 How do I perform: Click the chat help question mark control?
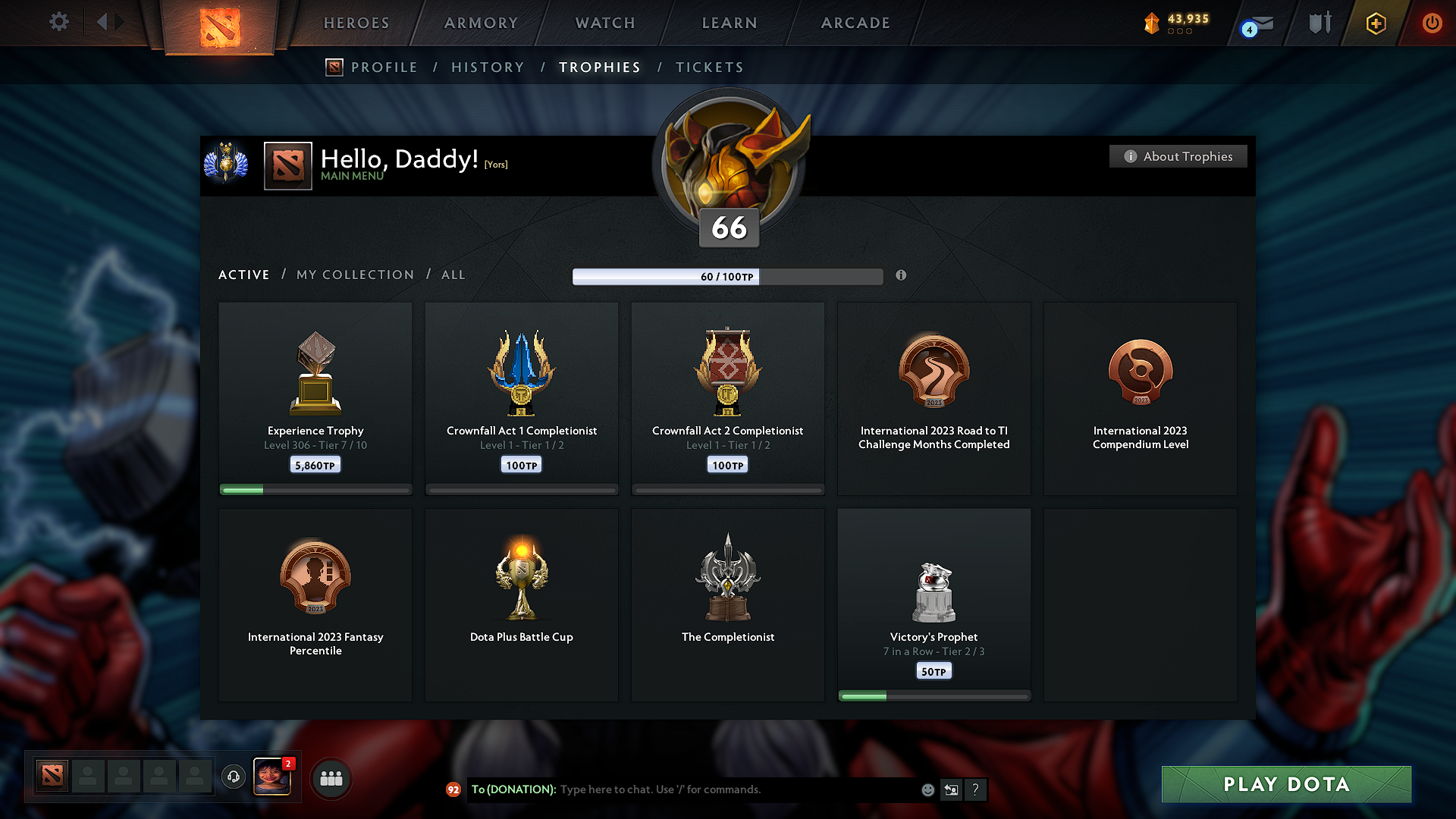click(976, 789)
